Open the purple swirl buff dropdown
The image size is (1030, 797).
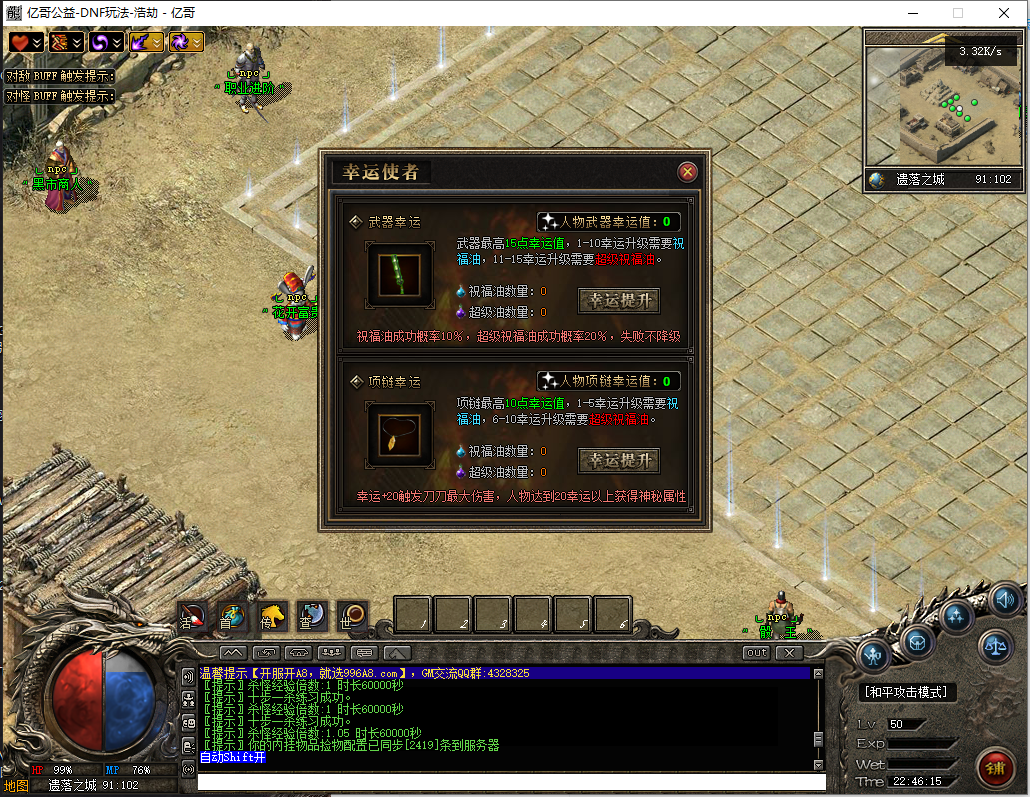(x=107, y=42)
